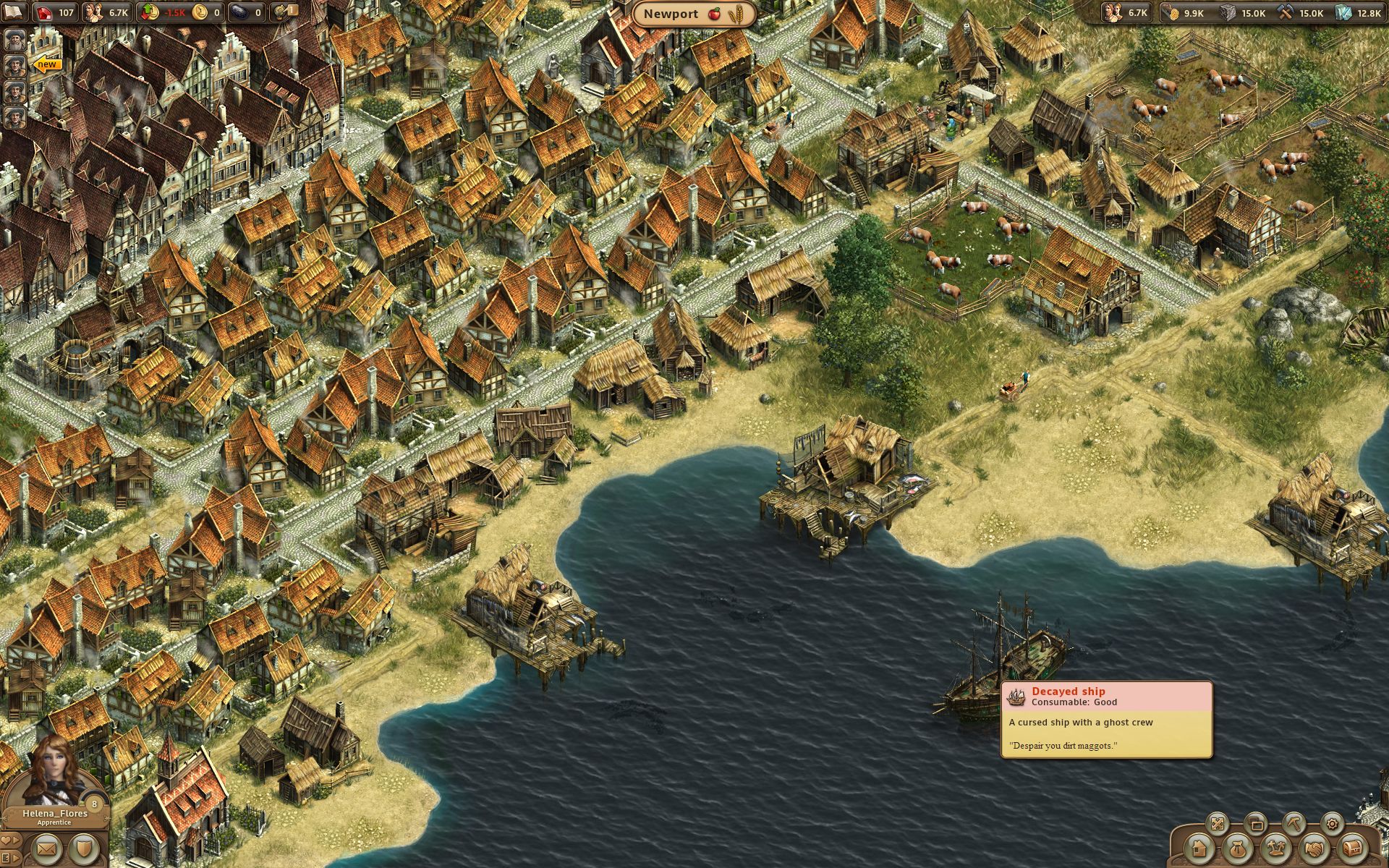
Task: Open settings with the gear button
Action: (x=1331, y=824)
